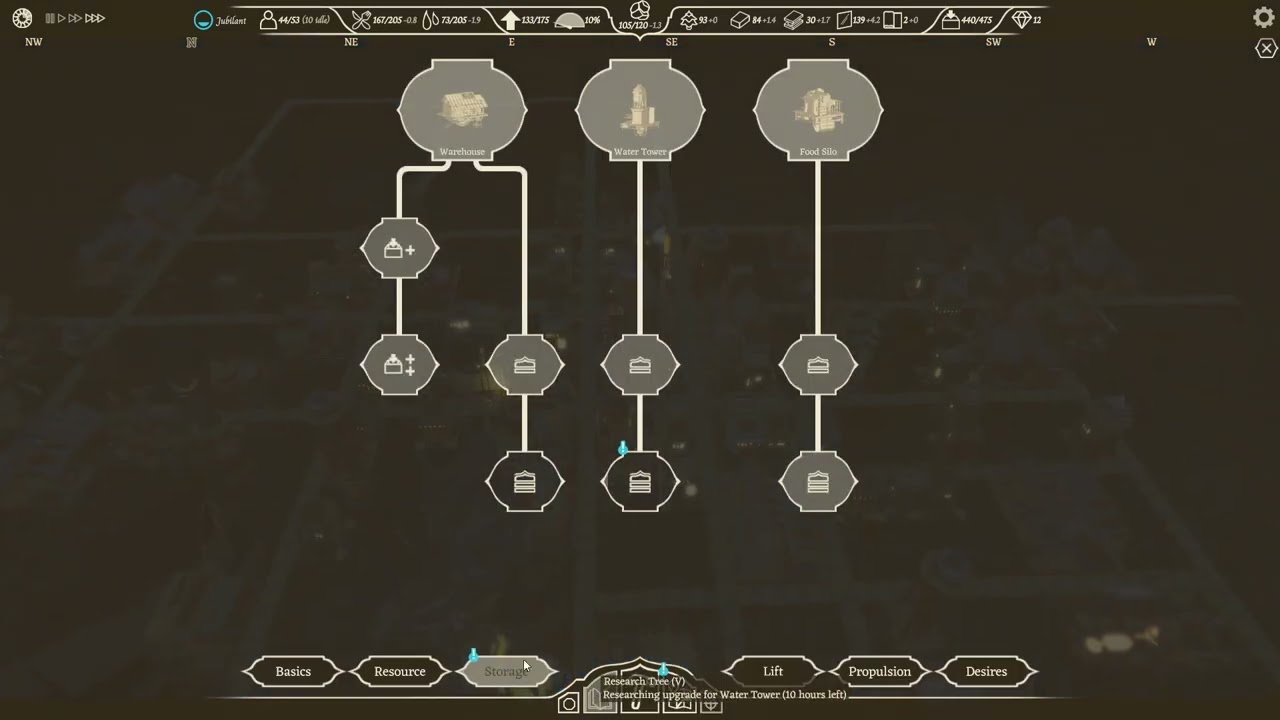This screenshot has height=720, width=1280.
Task: Switch to the Basics research tab
Action: click(293, 671)
